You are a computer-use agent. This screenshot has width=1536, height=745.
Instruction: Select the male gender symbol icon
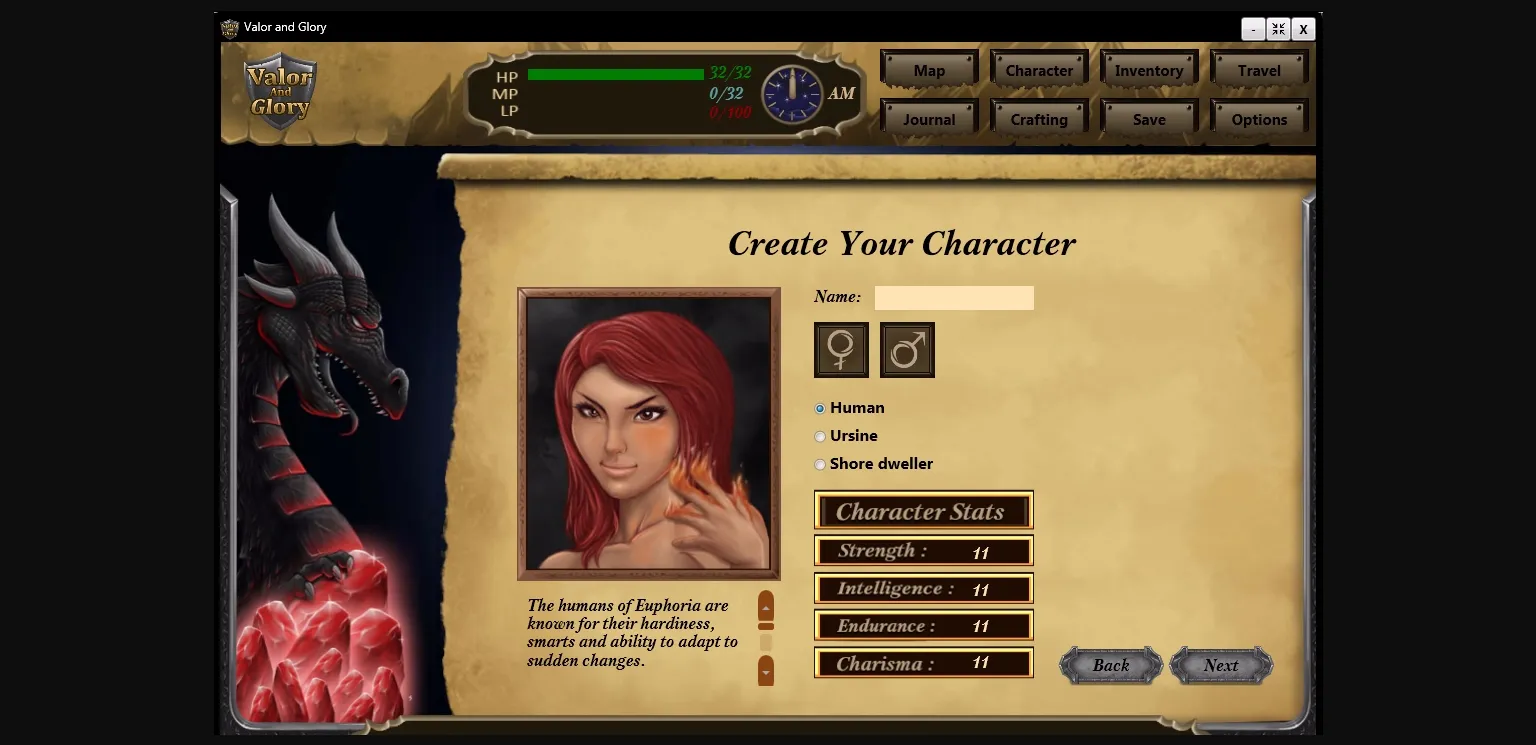click(x=907, y=349)
